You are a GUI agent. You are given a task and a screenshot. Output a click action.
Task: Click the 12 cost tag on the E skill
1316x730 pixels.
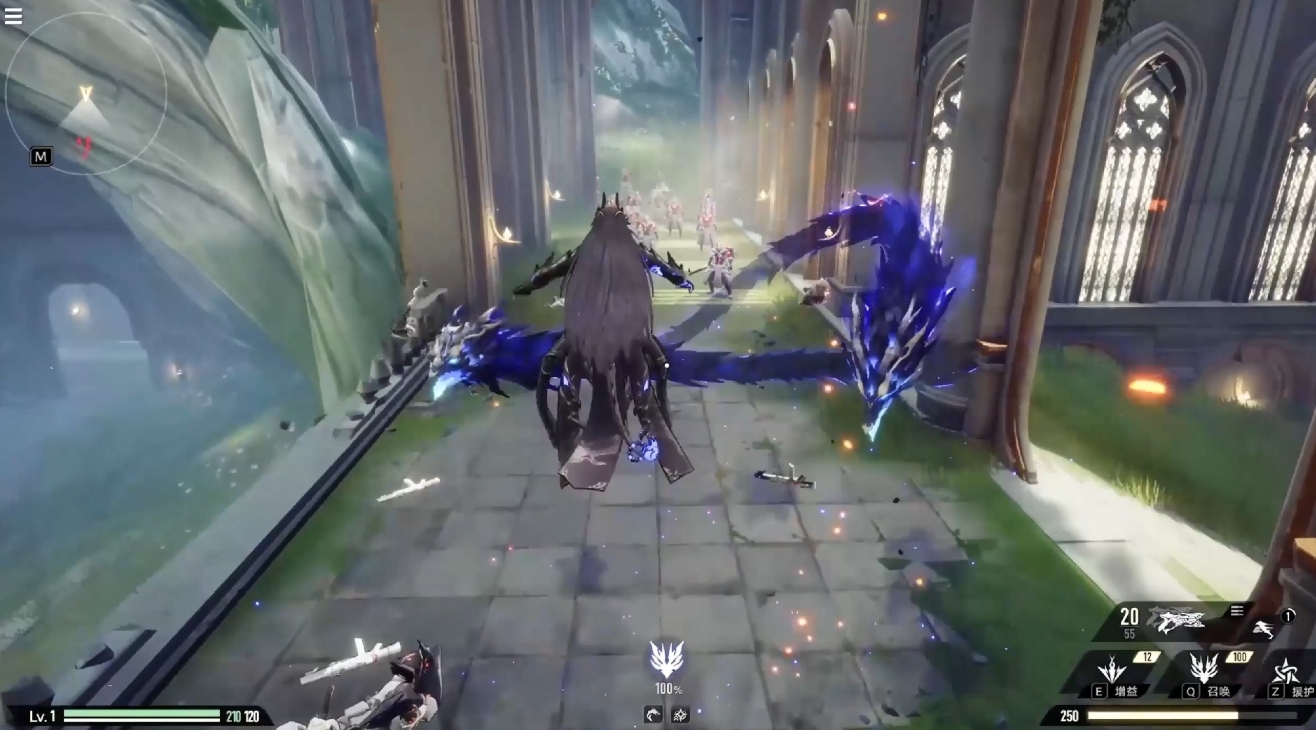point(1147,657)
